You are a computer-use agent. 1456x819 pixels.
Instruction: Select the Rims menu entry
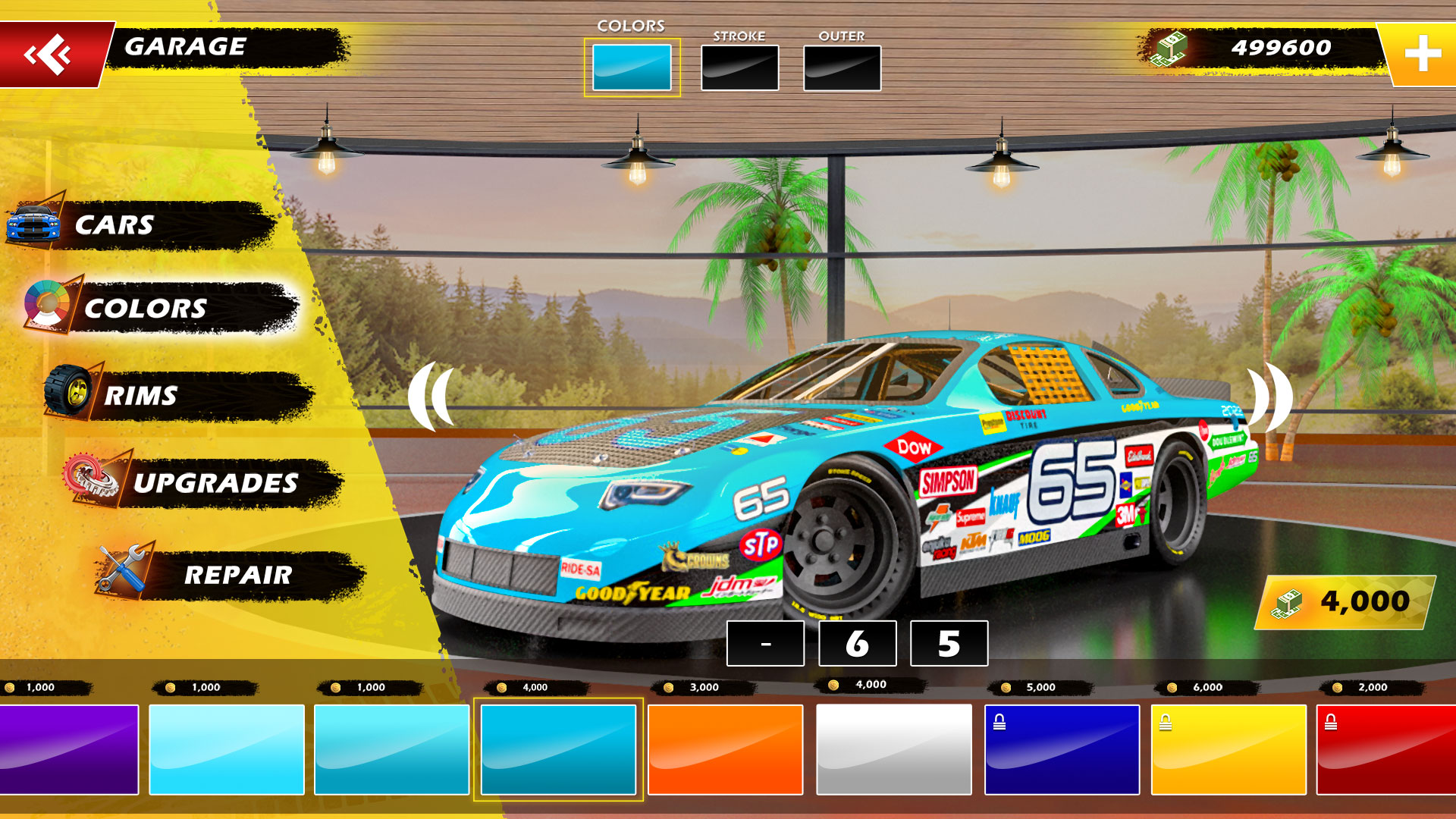point(178,395)
